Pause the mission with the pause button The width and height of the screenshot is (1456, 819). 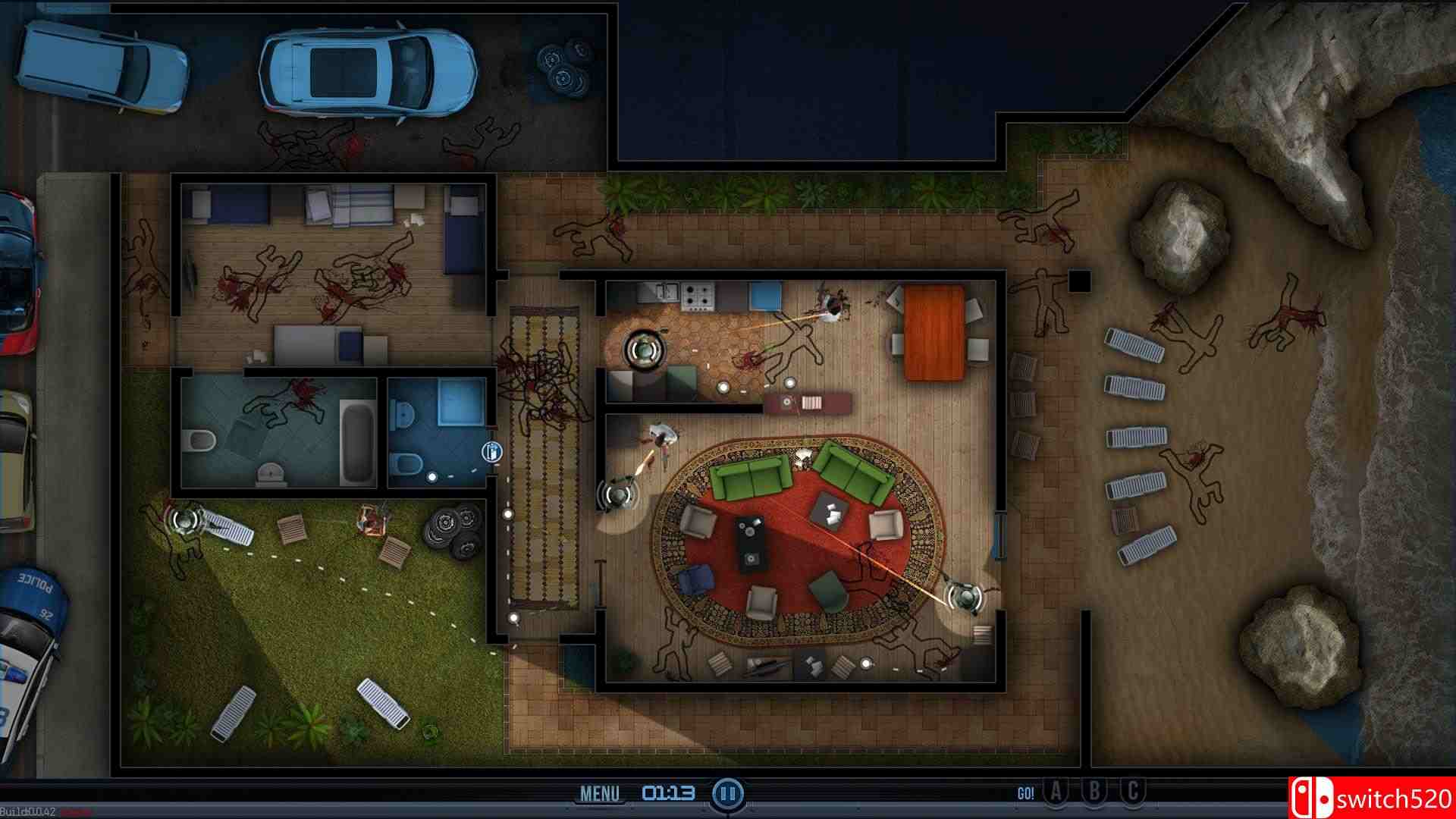click(x=726, y=793)
